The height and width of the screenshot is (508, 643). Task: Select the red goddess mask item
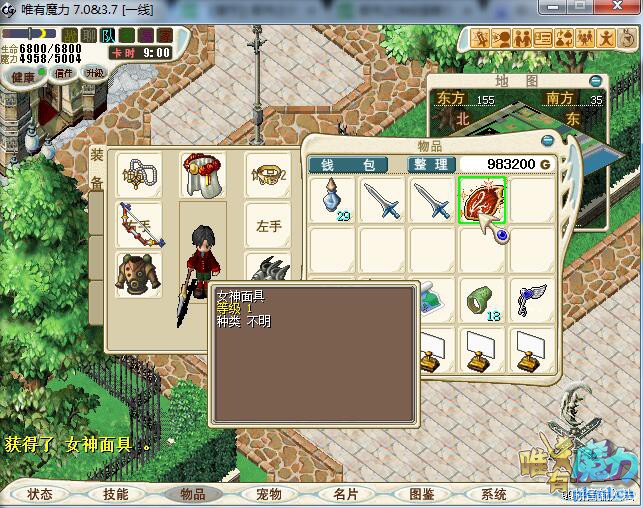coord(482,200)
